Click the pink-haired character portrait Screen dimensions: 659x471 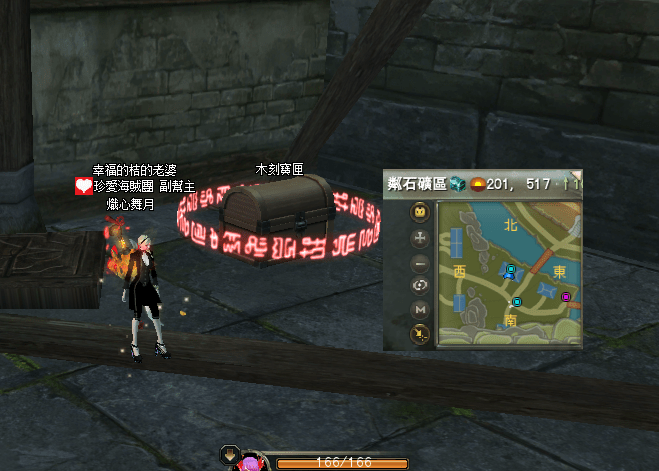[252, 462]
